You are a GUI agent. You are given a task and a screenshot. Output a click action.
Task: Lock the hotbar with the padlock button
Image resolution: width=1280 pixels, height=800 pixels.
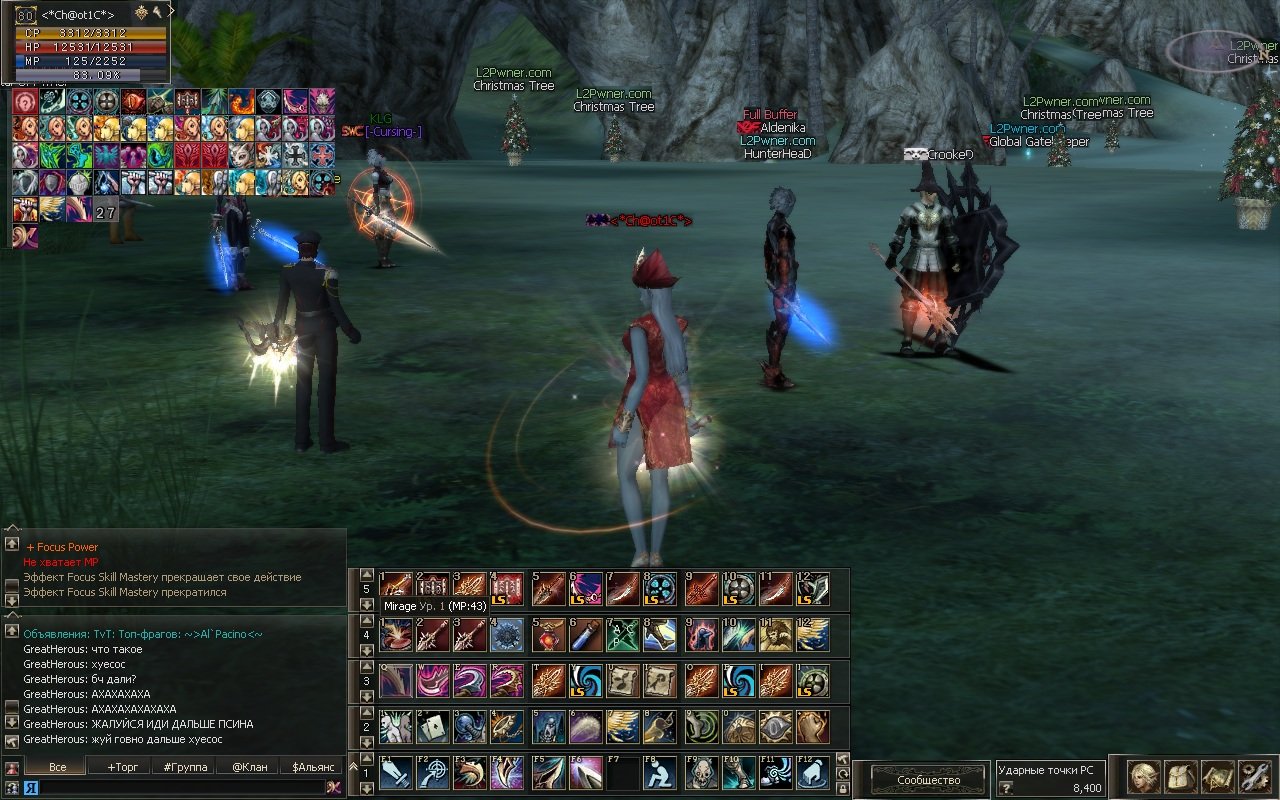pyautogui.click(x=842, y=789)
